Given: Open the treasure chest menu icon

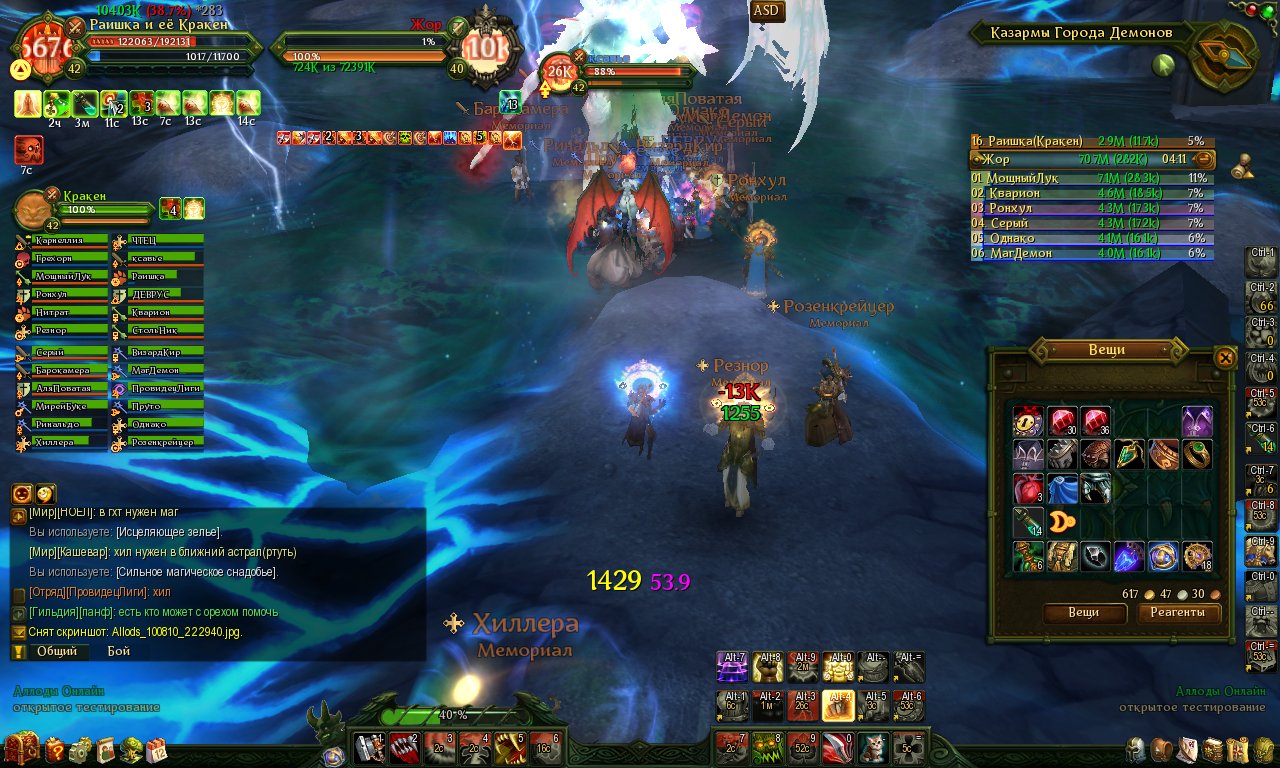Looking at the screenshot, I should [x=22, y=747].
